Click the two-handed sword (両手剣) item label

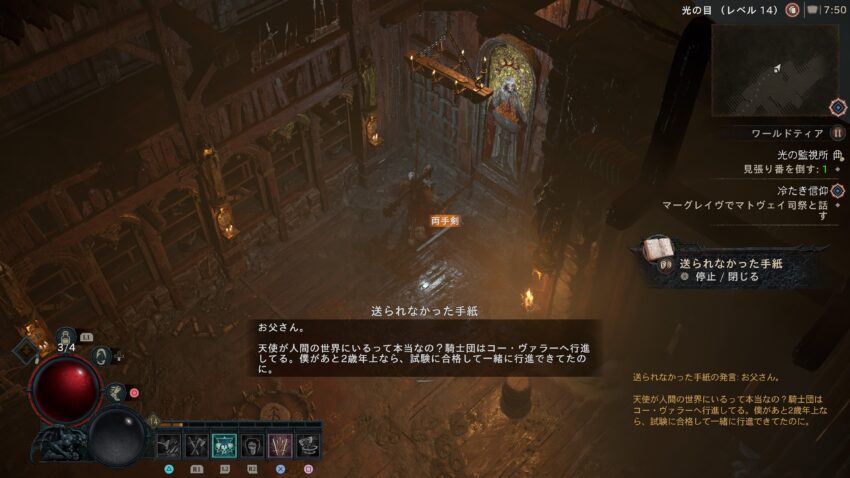444,221
